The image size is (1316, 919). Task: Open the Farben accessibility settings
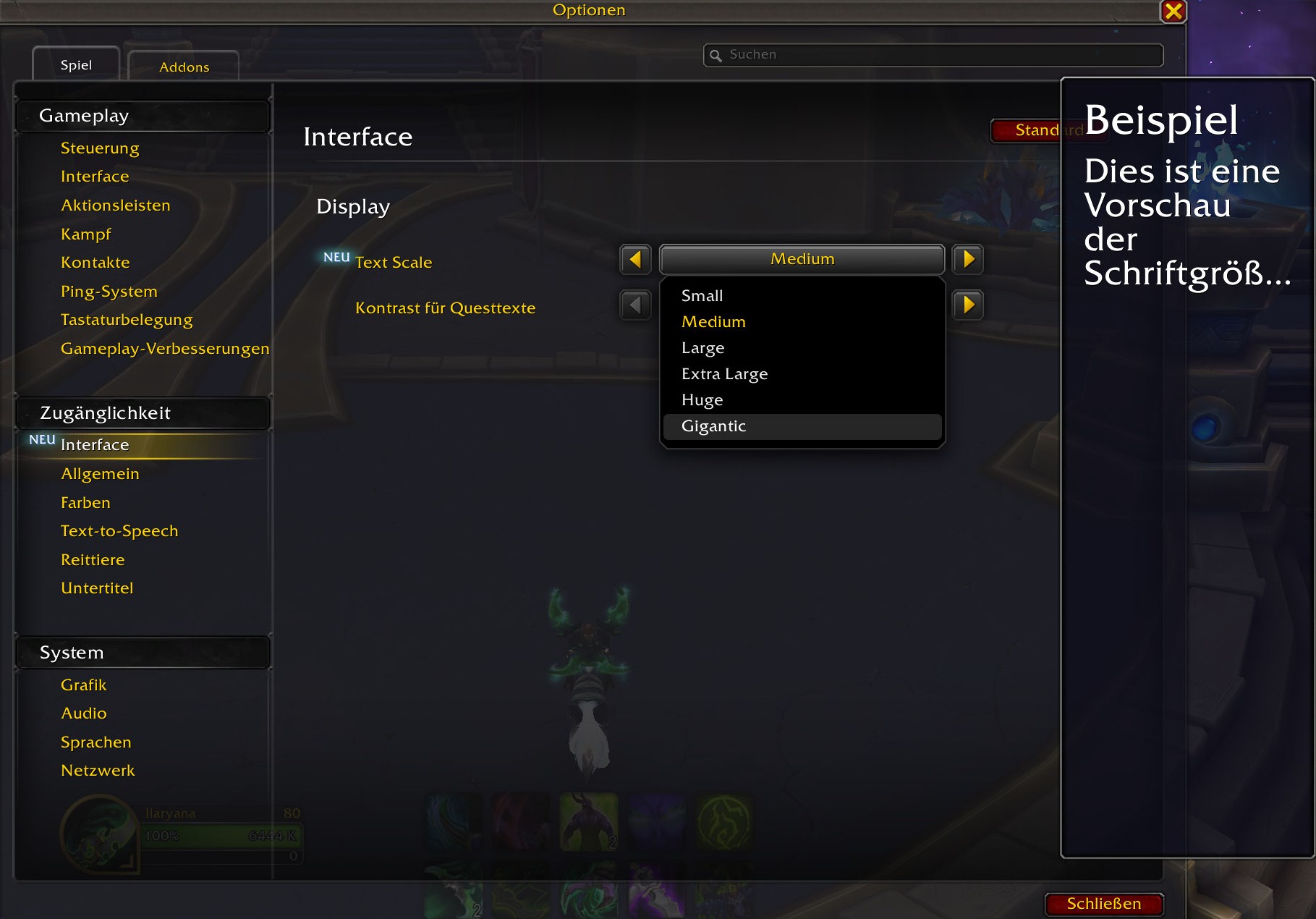point(85,503)
